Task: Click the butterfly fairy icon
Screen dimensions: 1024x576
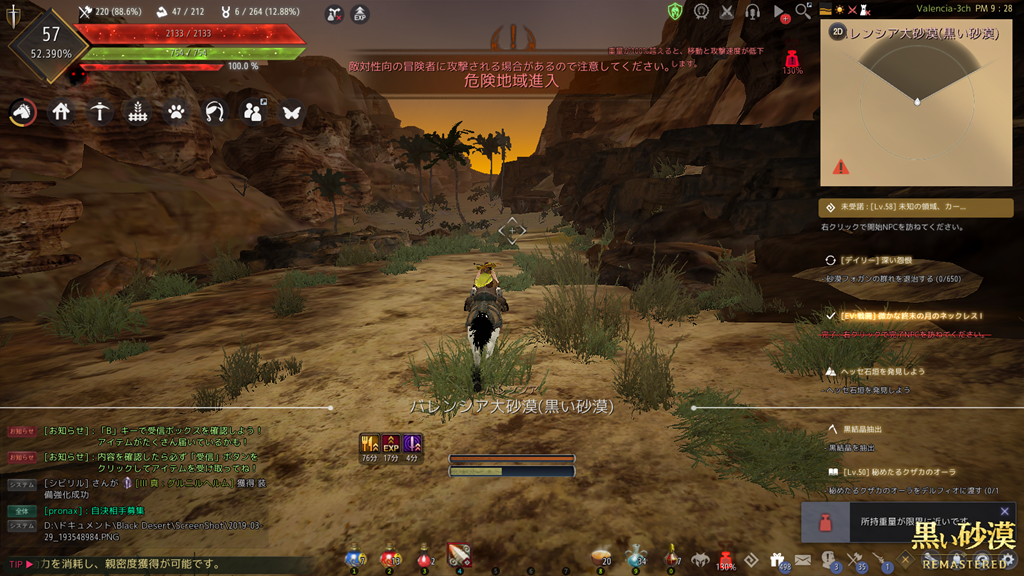Action: click(x=291, y=112)
